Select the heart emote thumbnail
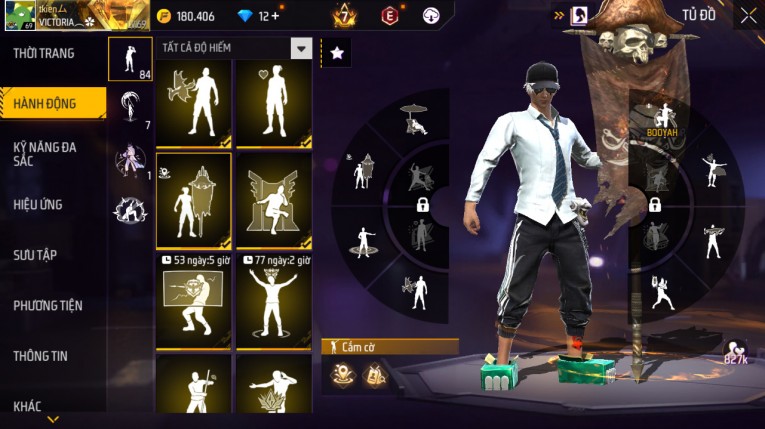The width and height of the screenshot is (765, 429). click(x=274, y=103)
